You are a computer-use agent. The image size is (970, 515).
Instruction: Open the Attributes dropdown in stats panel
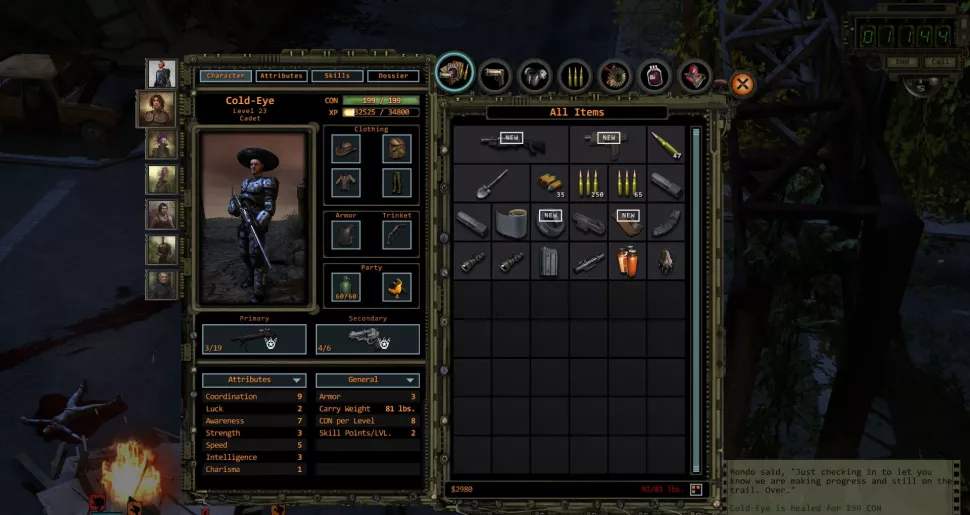tap(254, 380)
